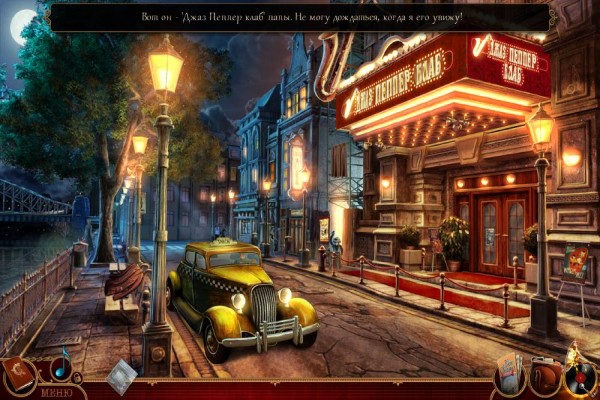Toggle the small inventory padlock
Image resolution: width=600 pixels, height=400 pixels.
pyautogui.click(x=78, y=378)
